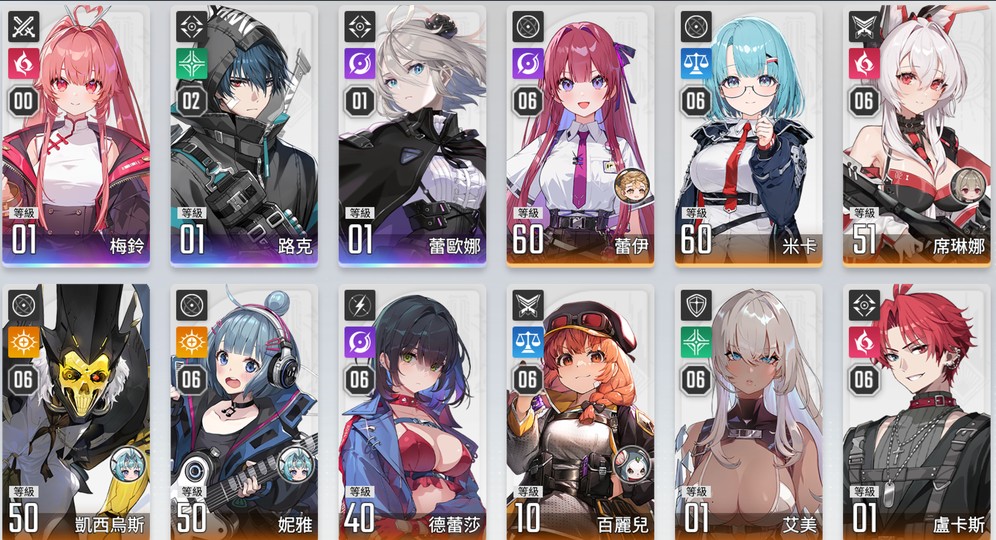Choose the skull-masked 凱西烏斯 card
Image resolution: width=996 pixels, height=540 pixels.
[76, 410]
